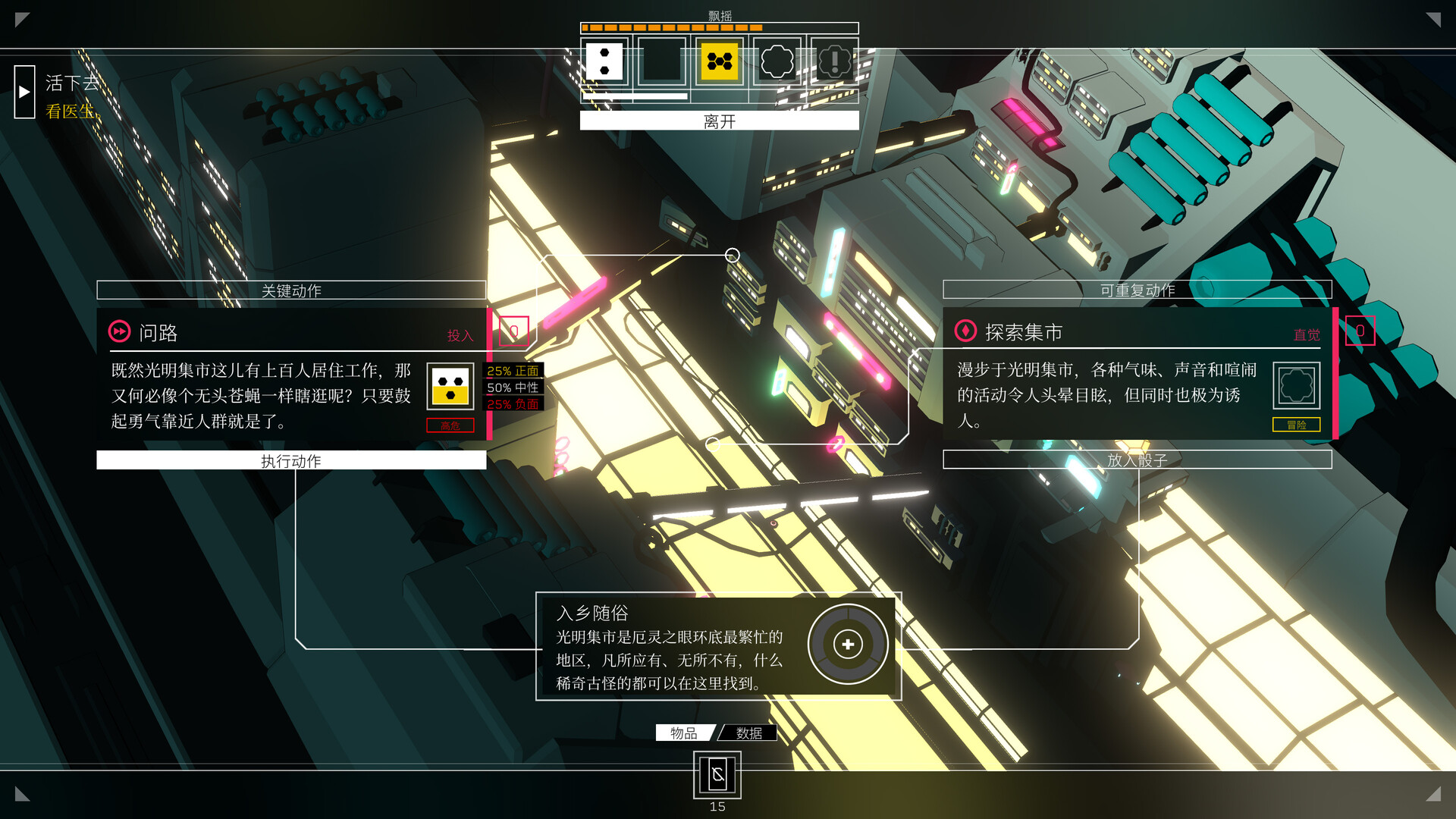The image size is (1456, 819).
Task: Switch to the 数据 tab
Action: point(748,733)
